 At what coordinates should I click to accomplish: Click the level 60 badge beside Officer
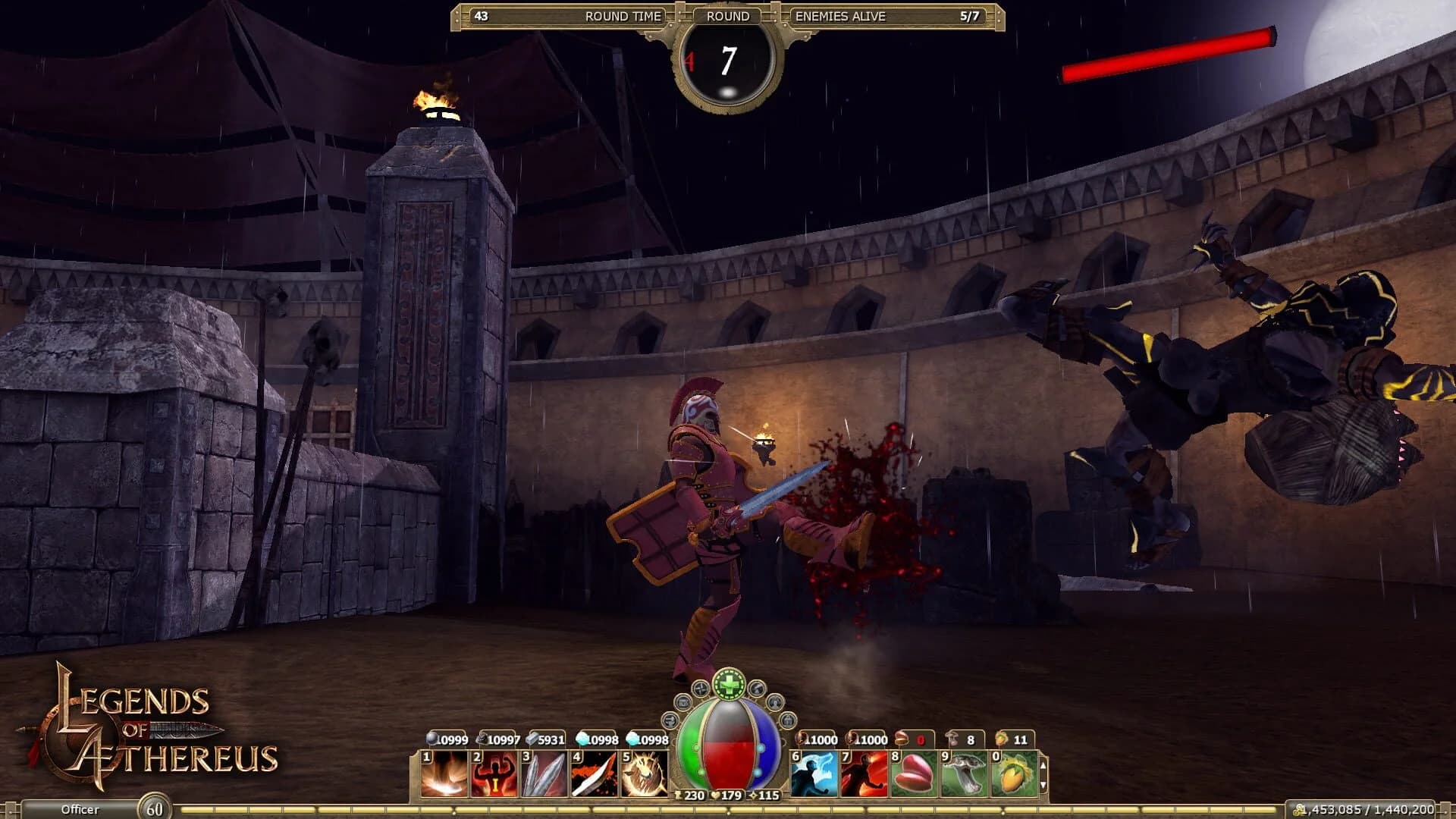click(x=155, y=807)
